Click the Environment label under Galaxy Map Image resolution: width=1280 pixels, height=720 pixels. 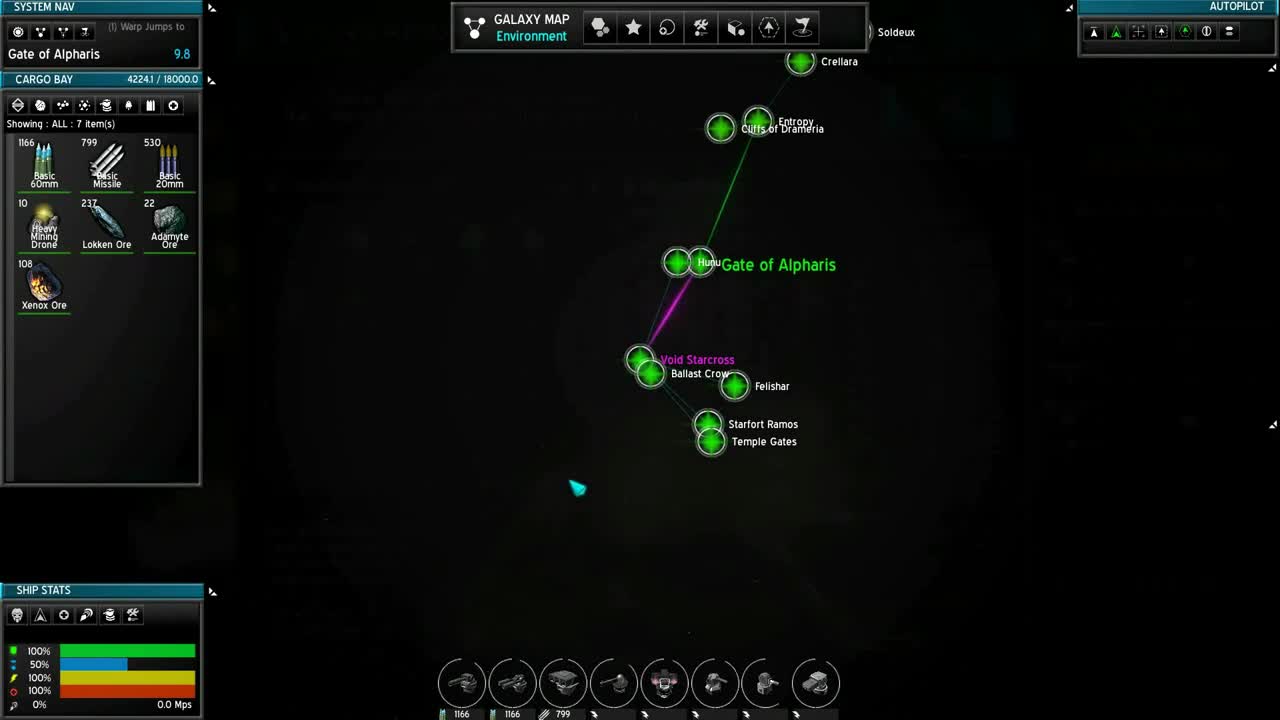(x=531, y=36)
